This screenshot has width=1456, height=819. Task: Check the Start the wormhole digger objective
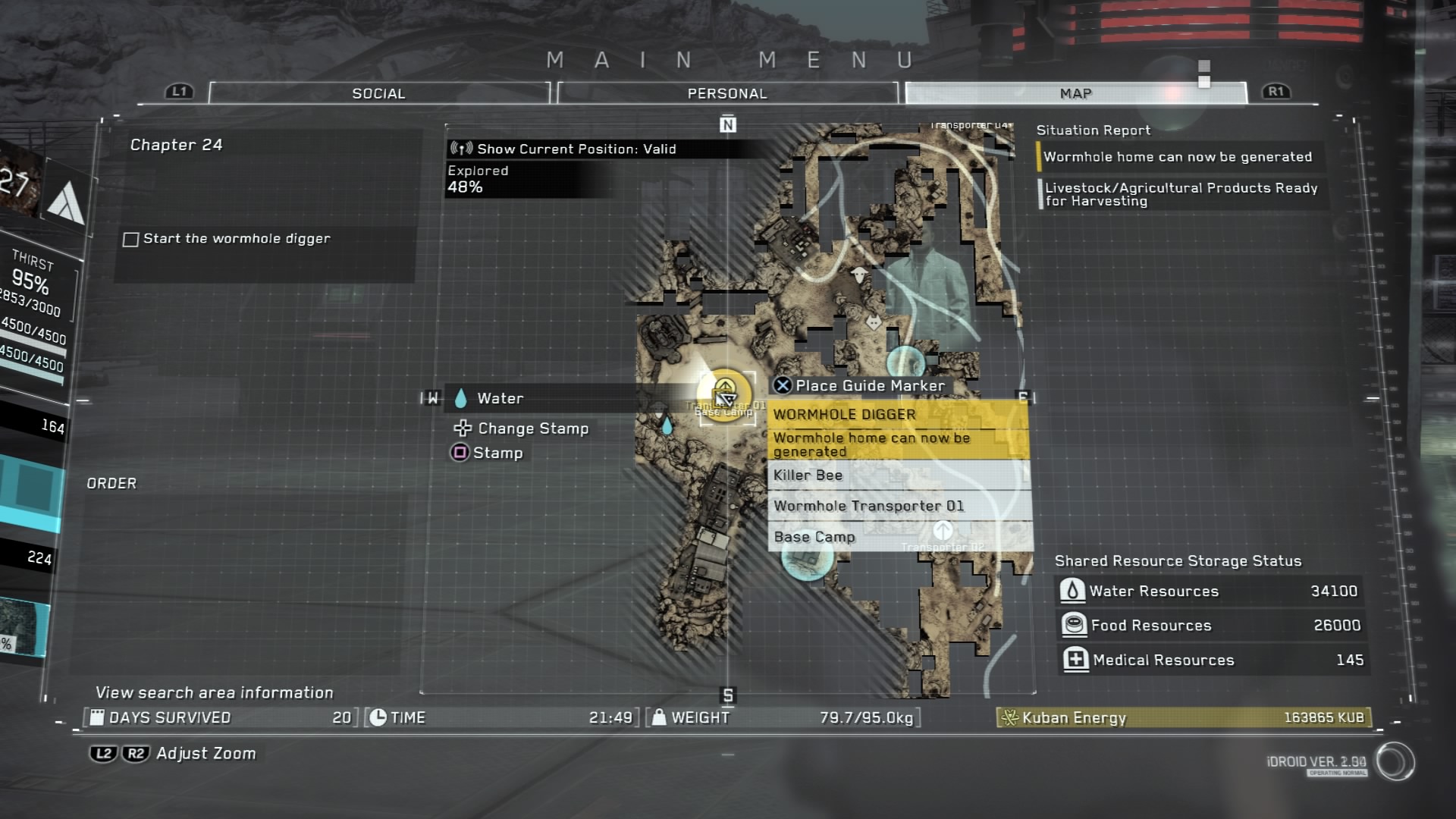point(131,240)
